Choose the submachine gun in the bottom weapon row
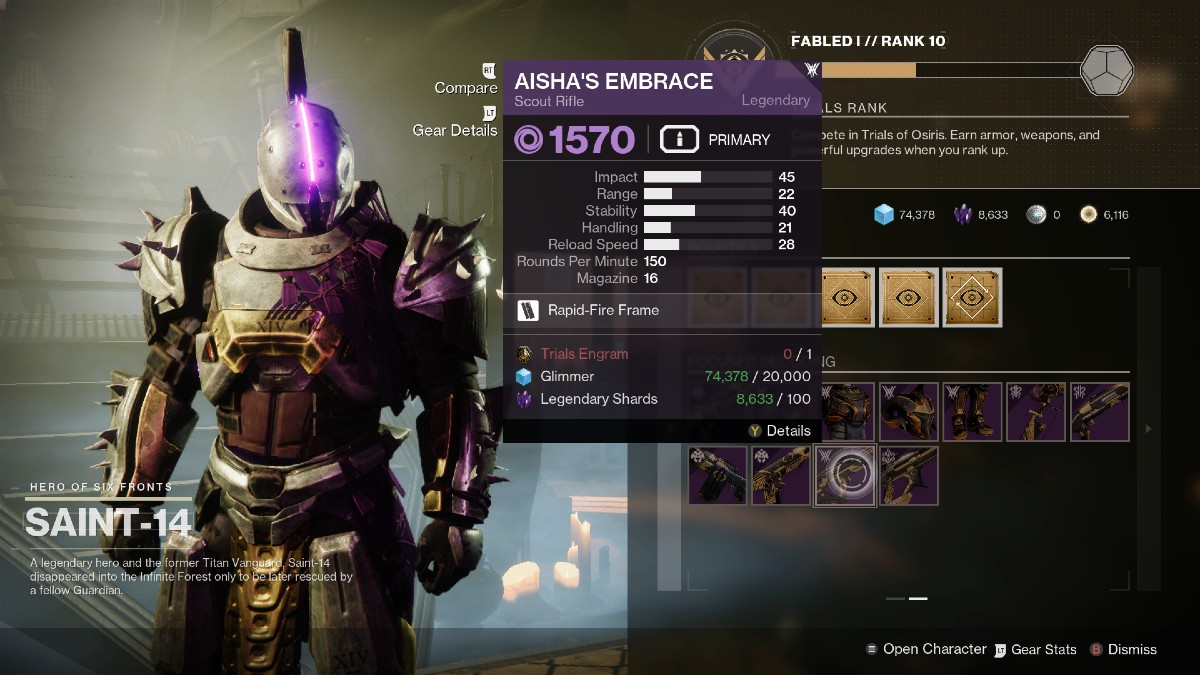1200x675 pixels. click(x=717, y=475)
